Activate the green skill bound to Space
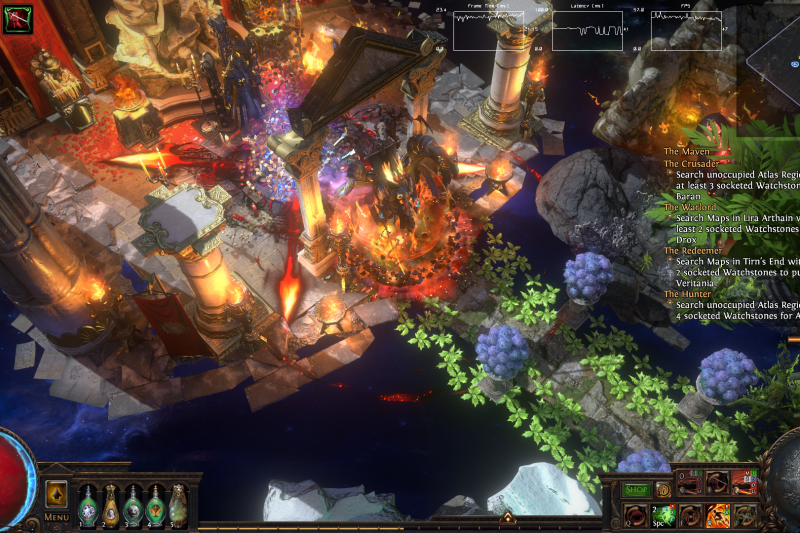 [x=662, y=515]
